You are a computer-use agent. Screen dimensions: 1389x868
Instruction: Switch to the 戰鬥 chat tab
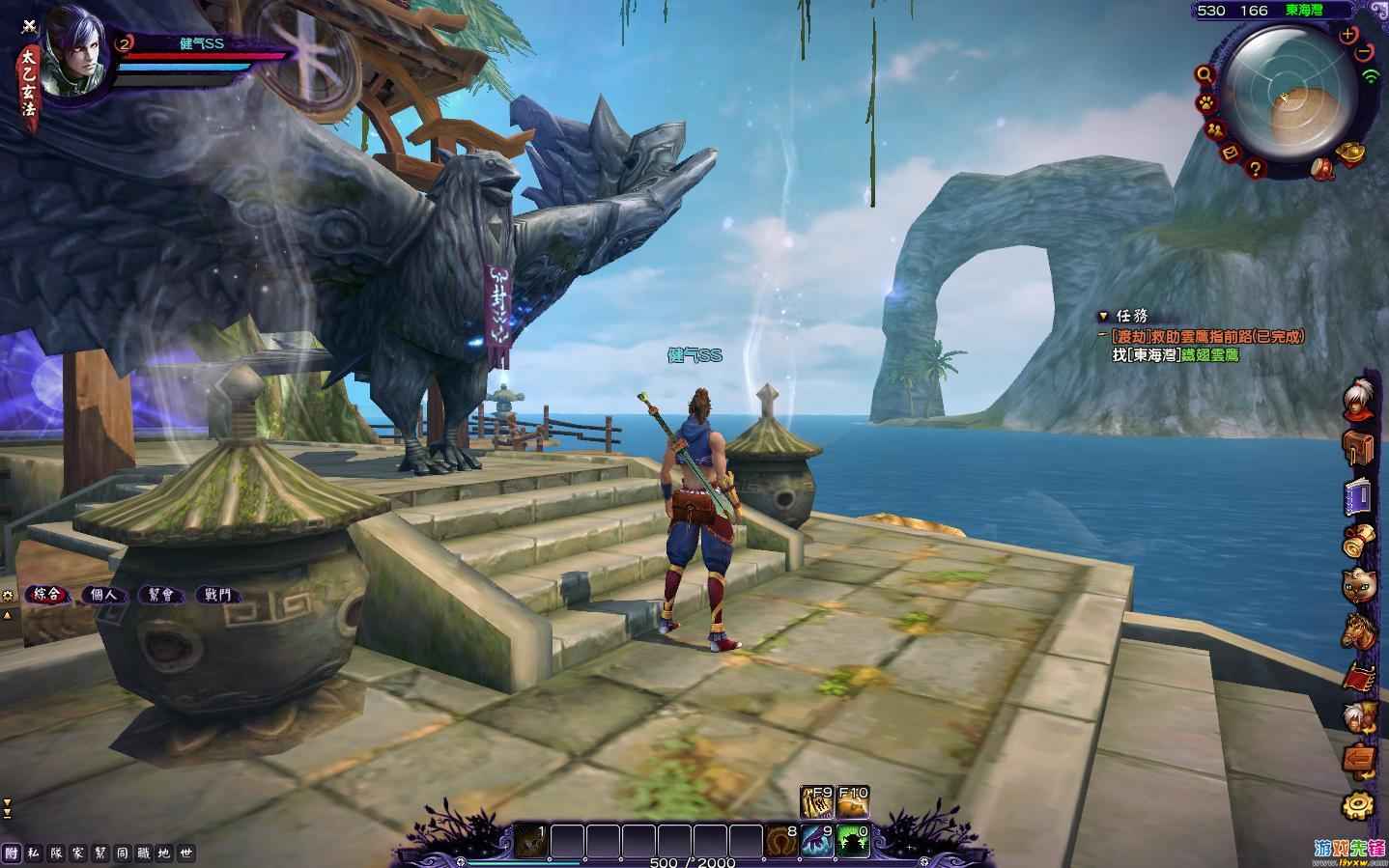pos(217,595)
